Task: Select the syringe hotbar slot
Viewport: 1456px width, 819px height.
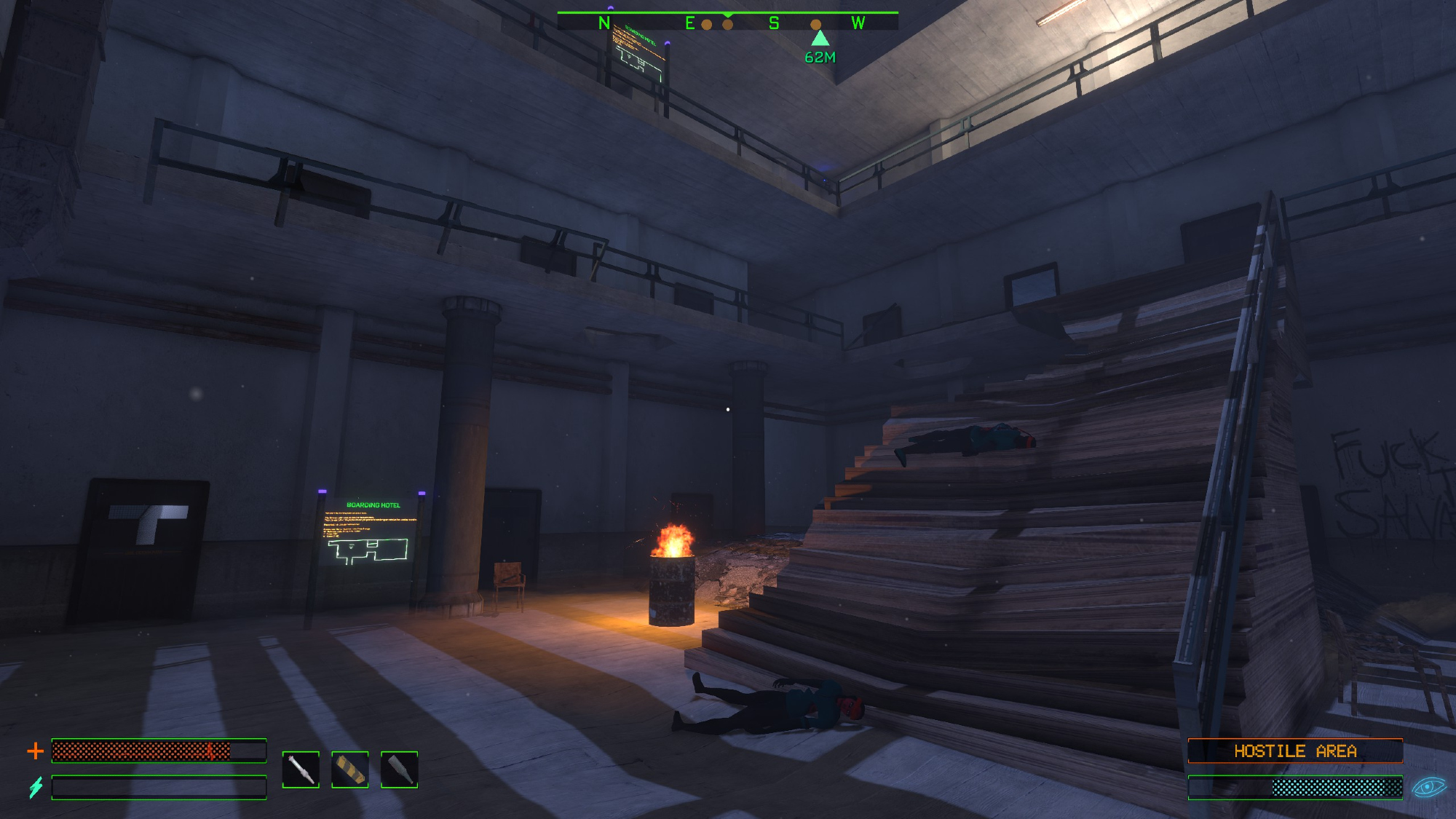Action: 301,769
